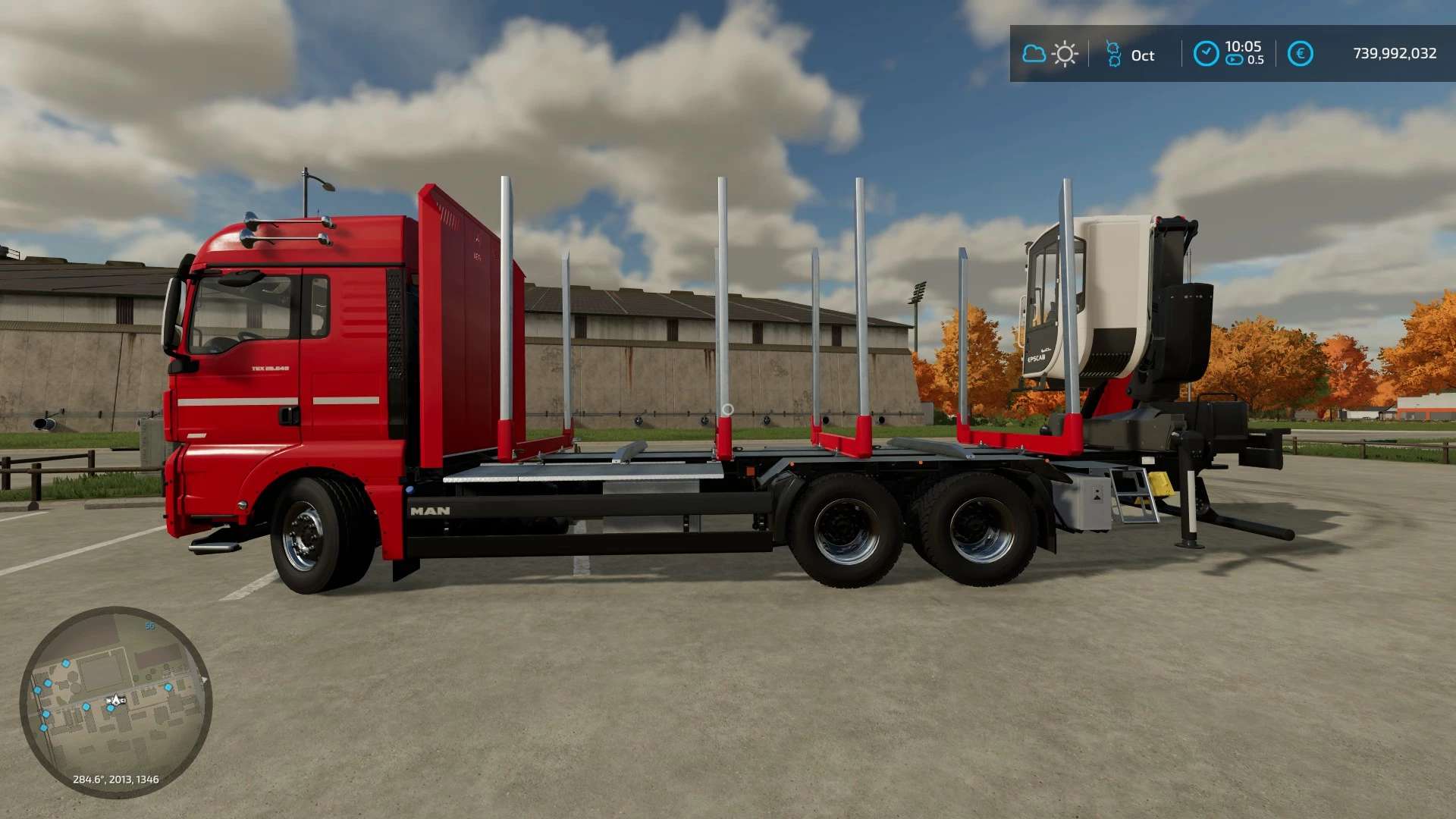This screenshot has width=1456, height=819.
Task: Open the circular minimap
Action: [115, 701]
